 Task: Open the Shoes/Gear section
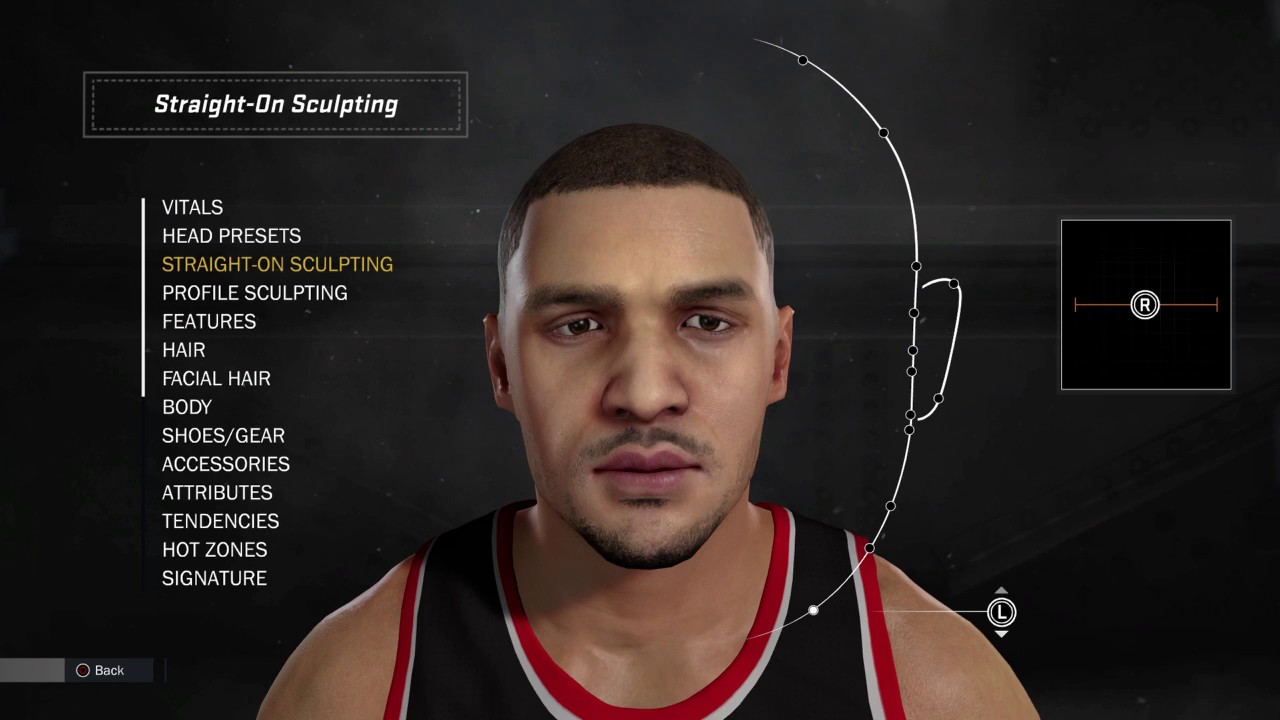point(223,436)
